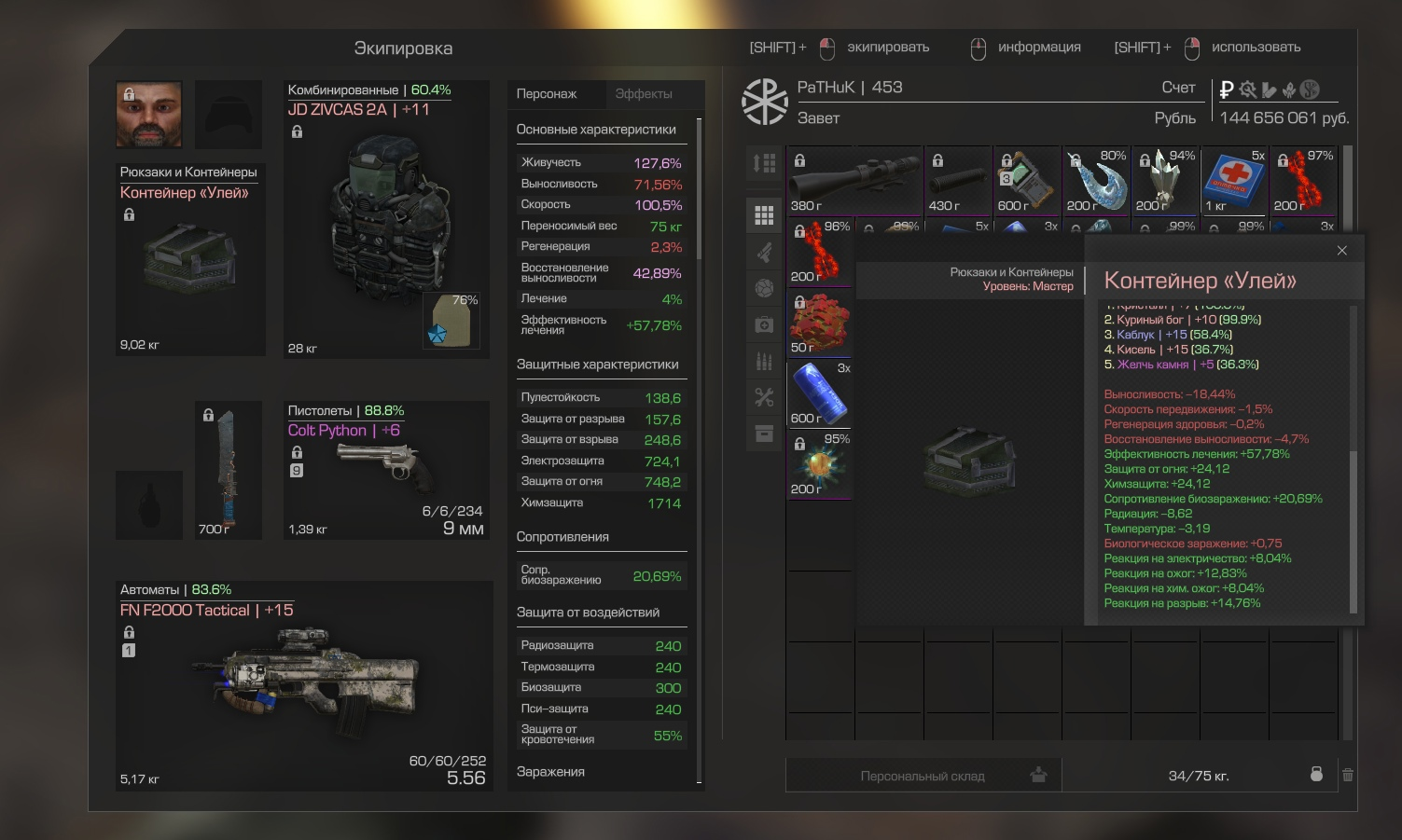1402x840 pixels.
Task: Click the inventory sort button
Action: [764, 164]
